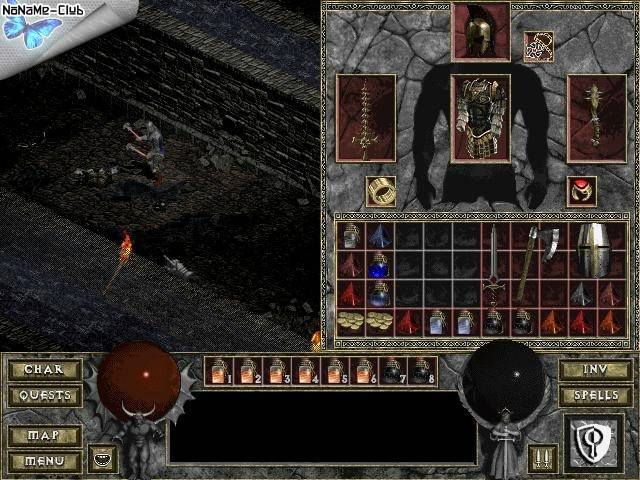Viewport: 640px width, 480px height.
Task: Select the gold band ring
Action: pyautogui.click(x=380, y=190)
